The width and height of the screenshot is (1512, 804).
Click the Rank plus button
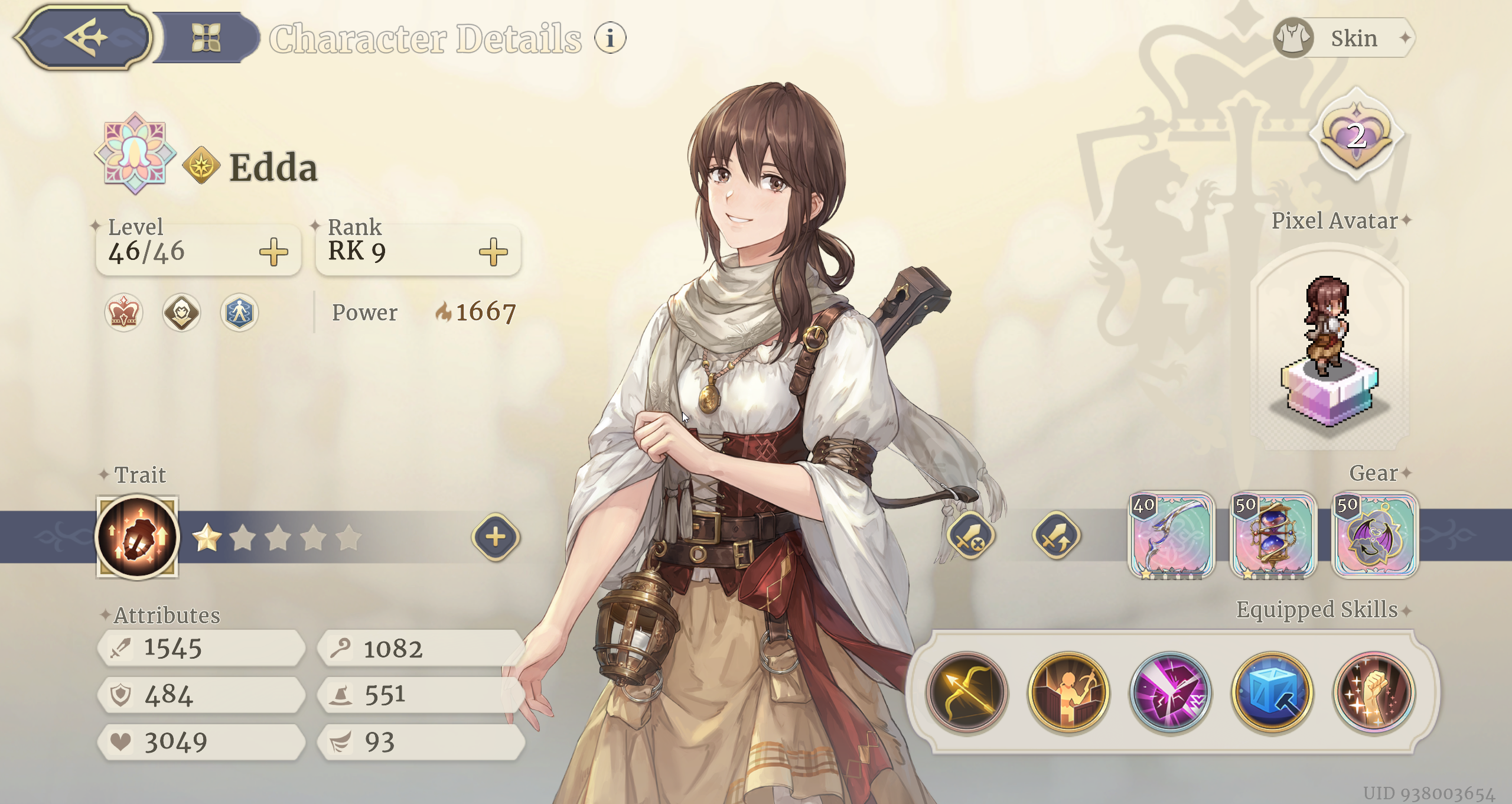pyautogui.click(x=493, y=252)
